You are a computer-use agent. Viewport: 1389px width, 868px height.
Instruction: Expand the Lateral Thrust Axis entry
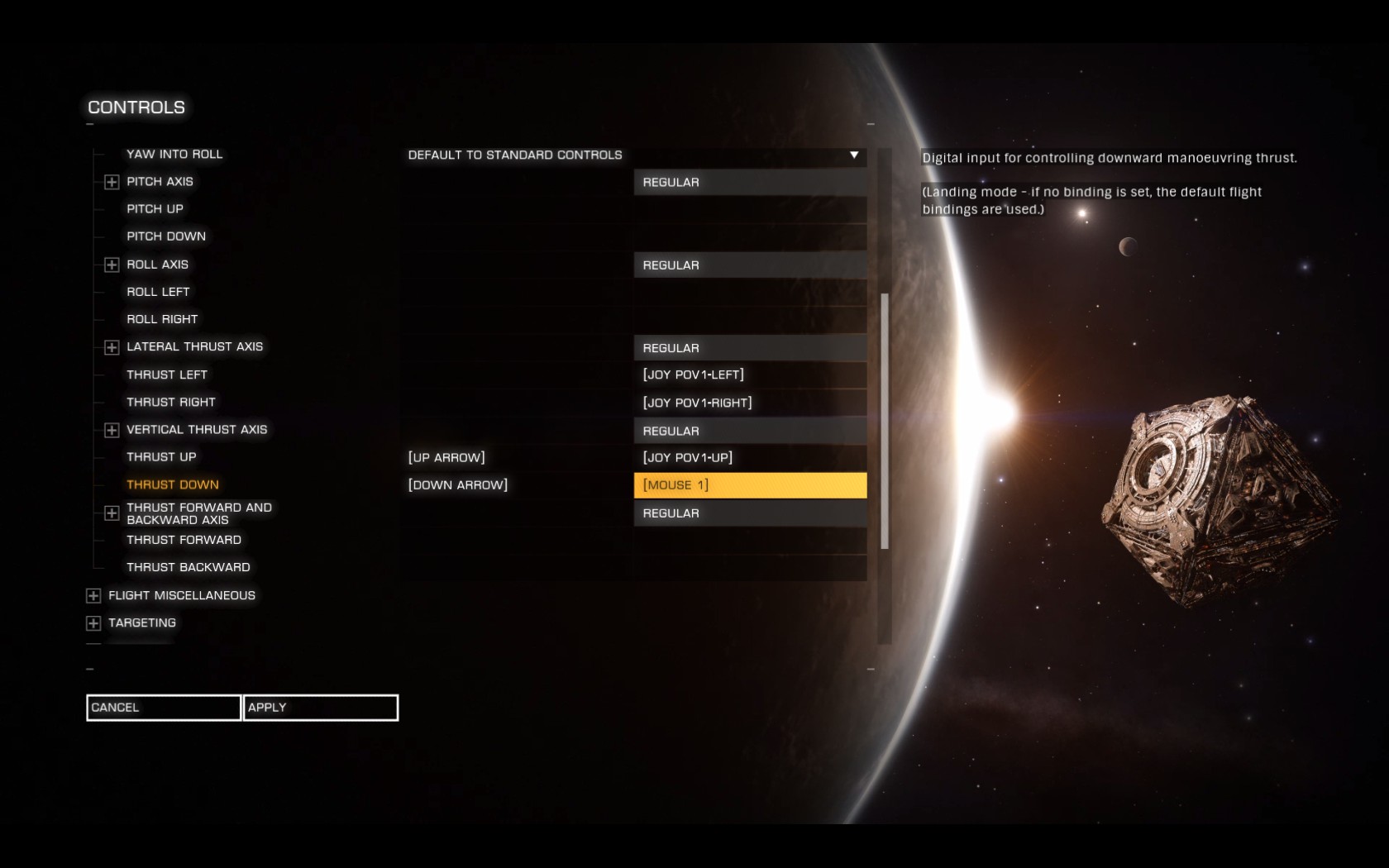tap(112, 347)
